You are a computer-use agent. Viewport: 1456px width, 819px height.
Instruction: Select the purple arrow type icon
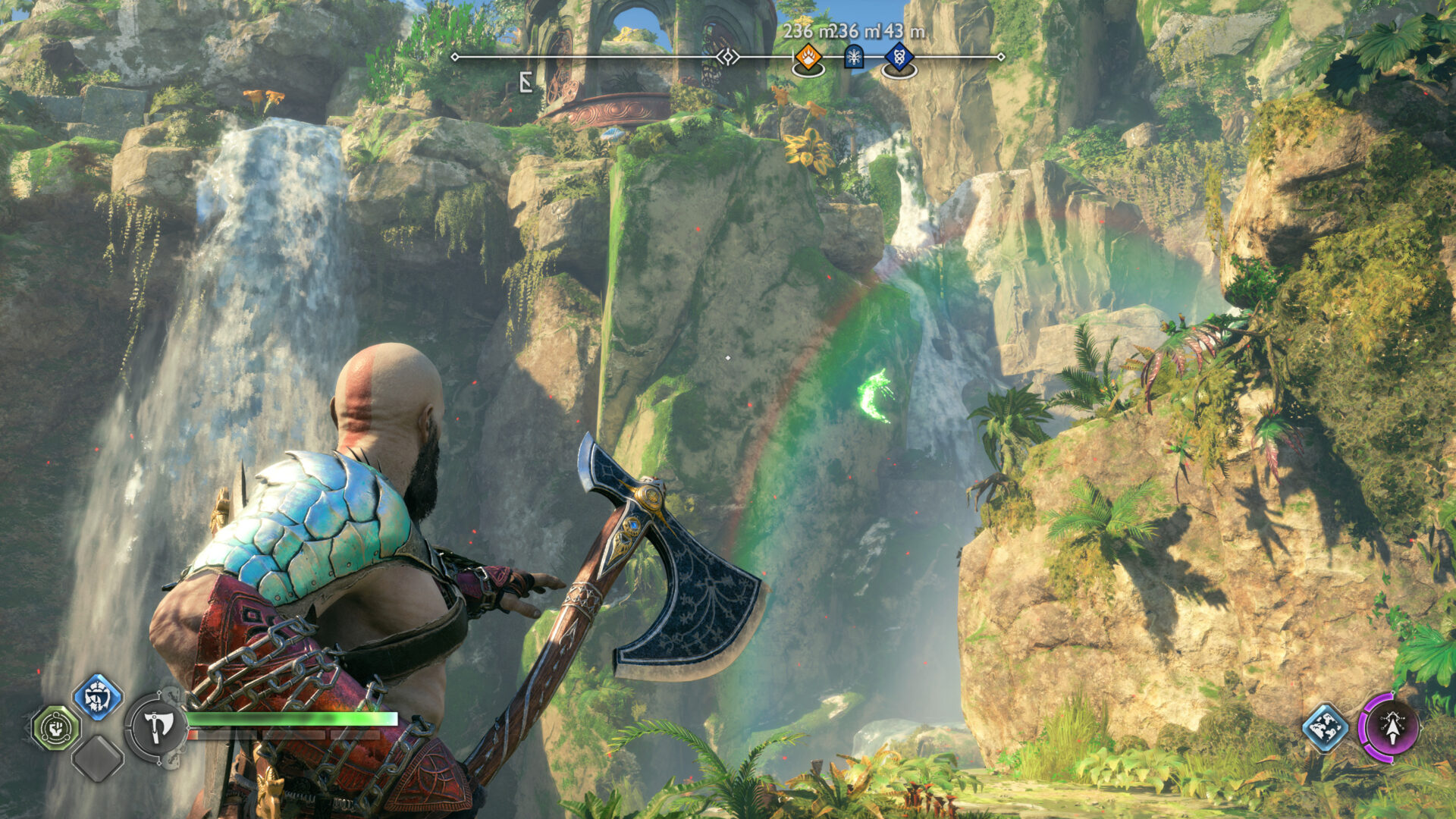coord(1391,727)
